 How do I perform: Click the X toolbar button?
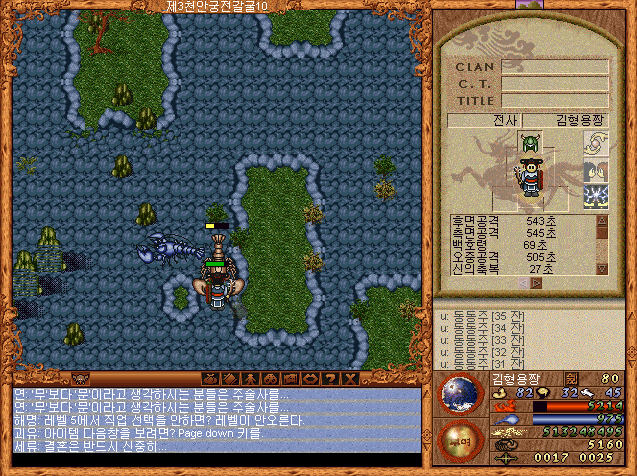click(349, 379)
